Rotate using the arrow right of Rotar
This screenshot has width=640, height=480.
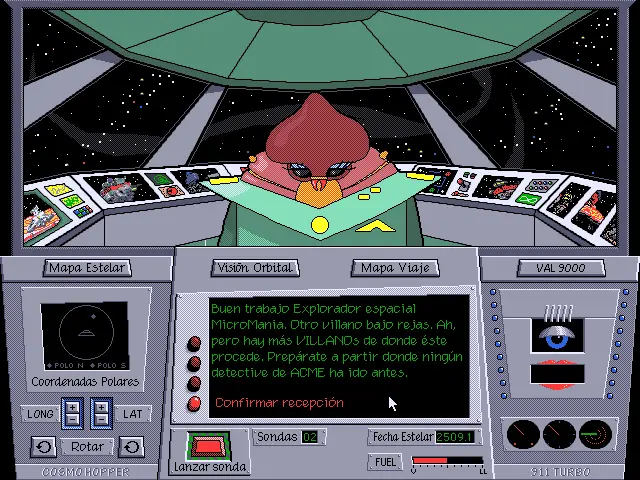pyautogui.click(x=131, y=446)
